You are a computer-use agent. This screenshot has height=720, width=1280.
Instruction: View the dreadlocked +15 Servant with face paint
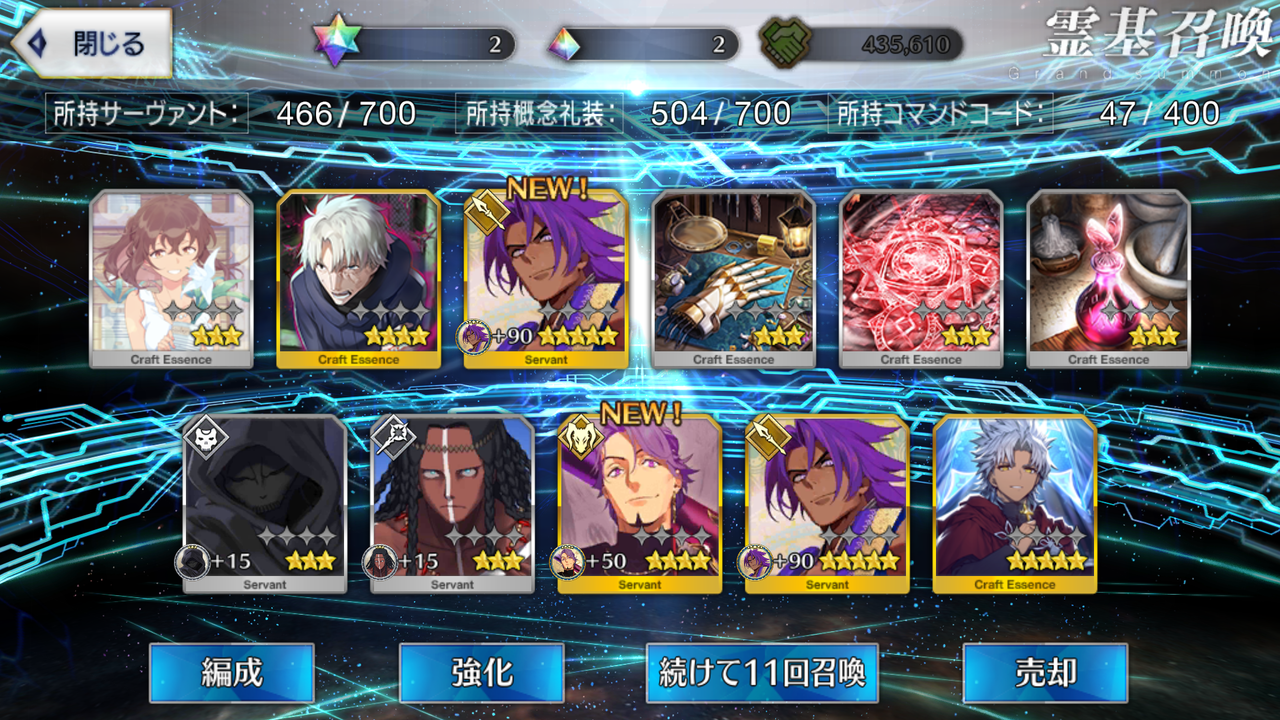point(452,504)
